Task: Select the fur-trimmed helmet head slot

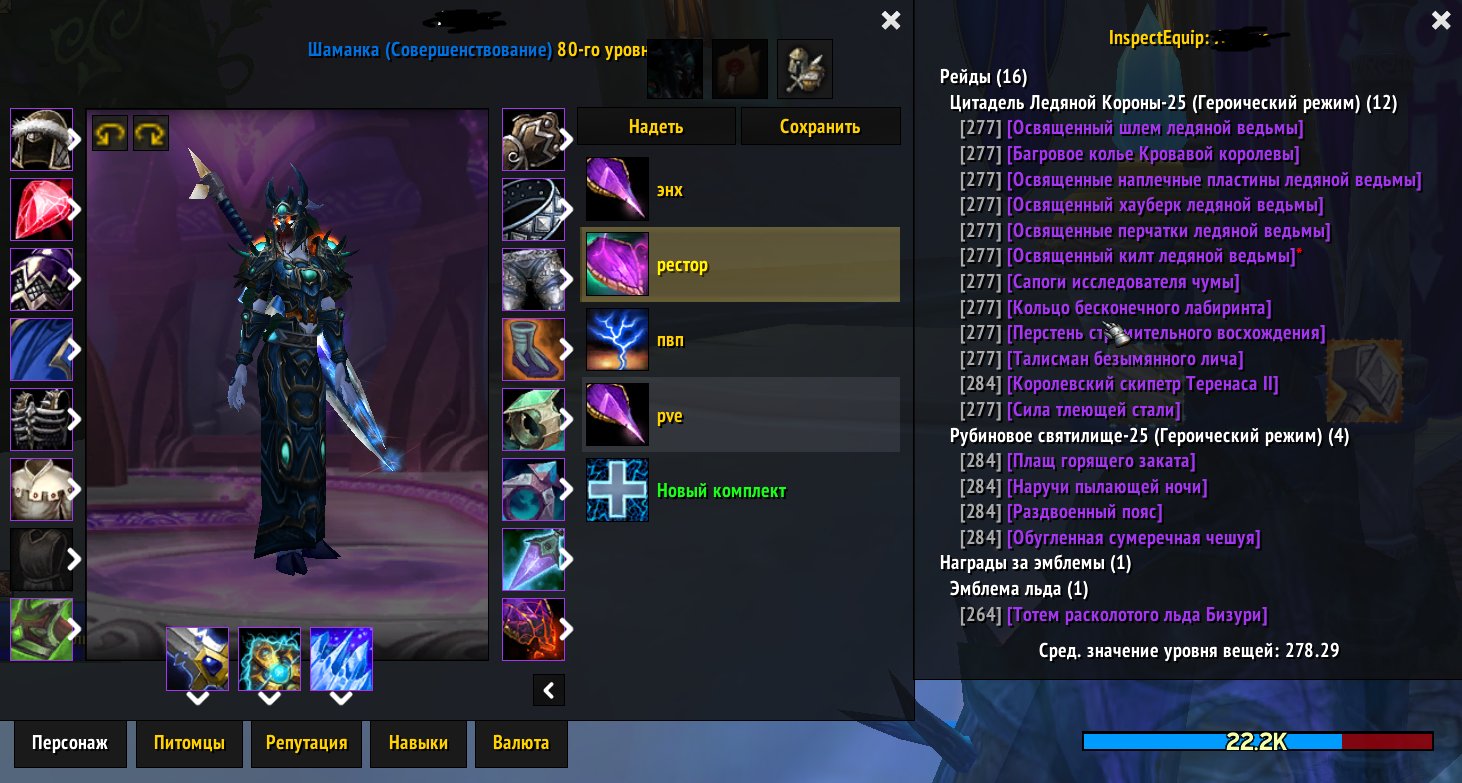Action: 41,139
